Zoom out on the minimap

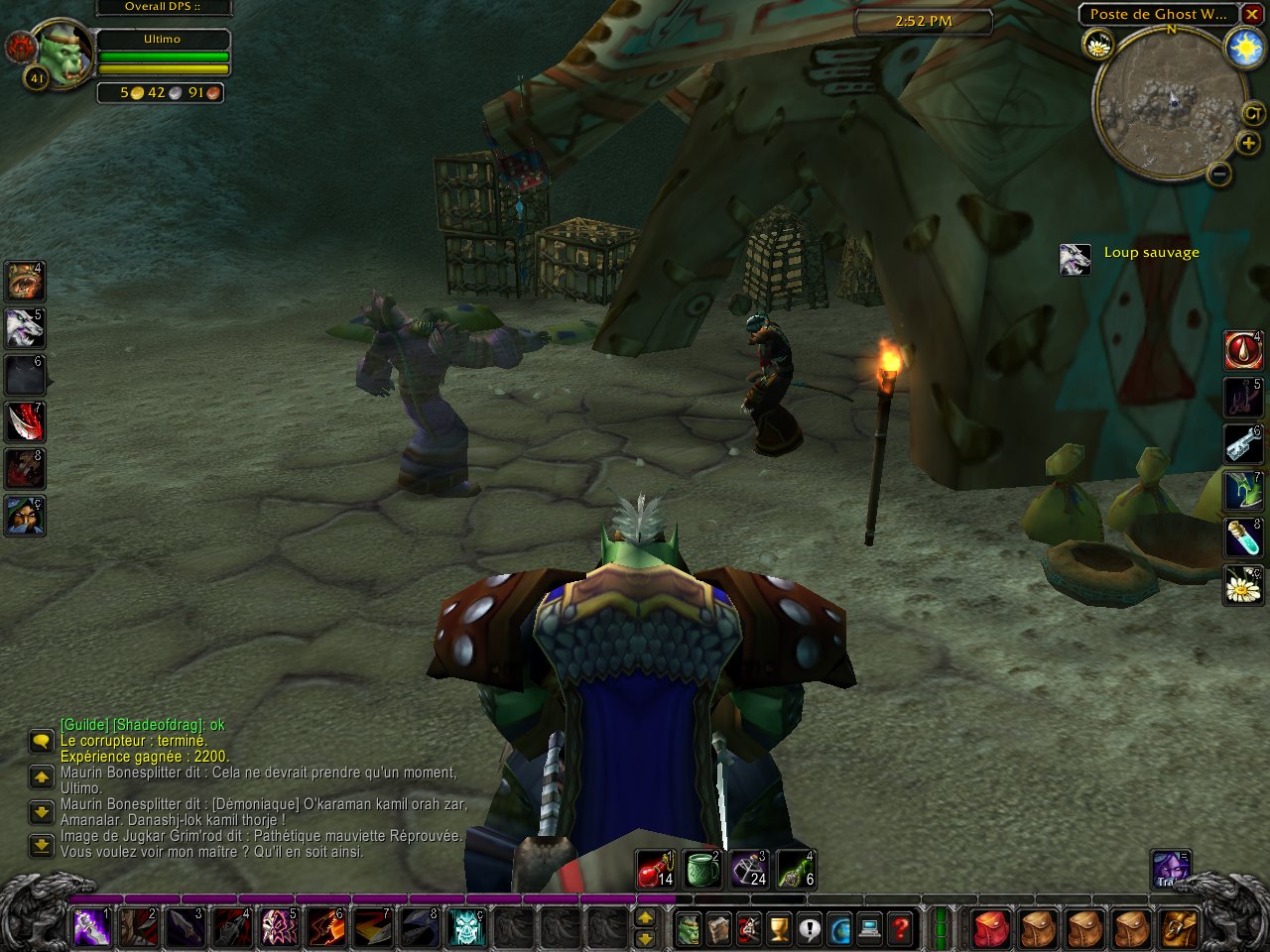coord(1219,175)
